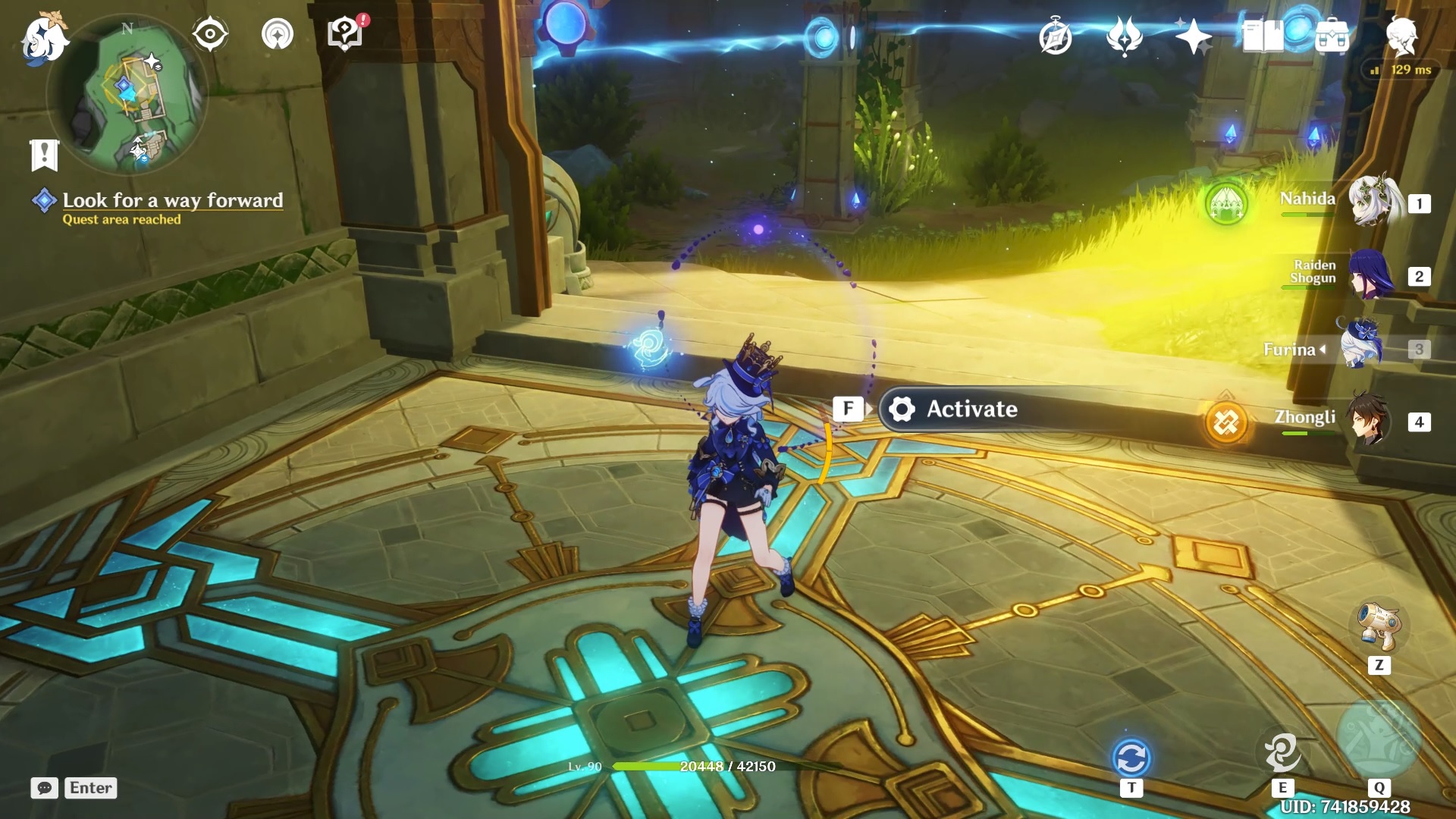Use the gadget above the Z key
The height and width of the screenshot is (819, 1456).
click(x=1379, y=626)
